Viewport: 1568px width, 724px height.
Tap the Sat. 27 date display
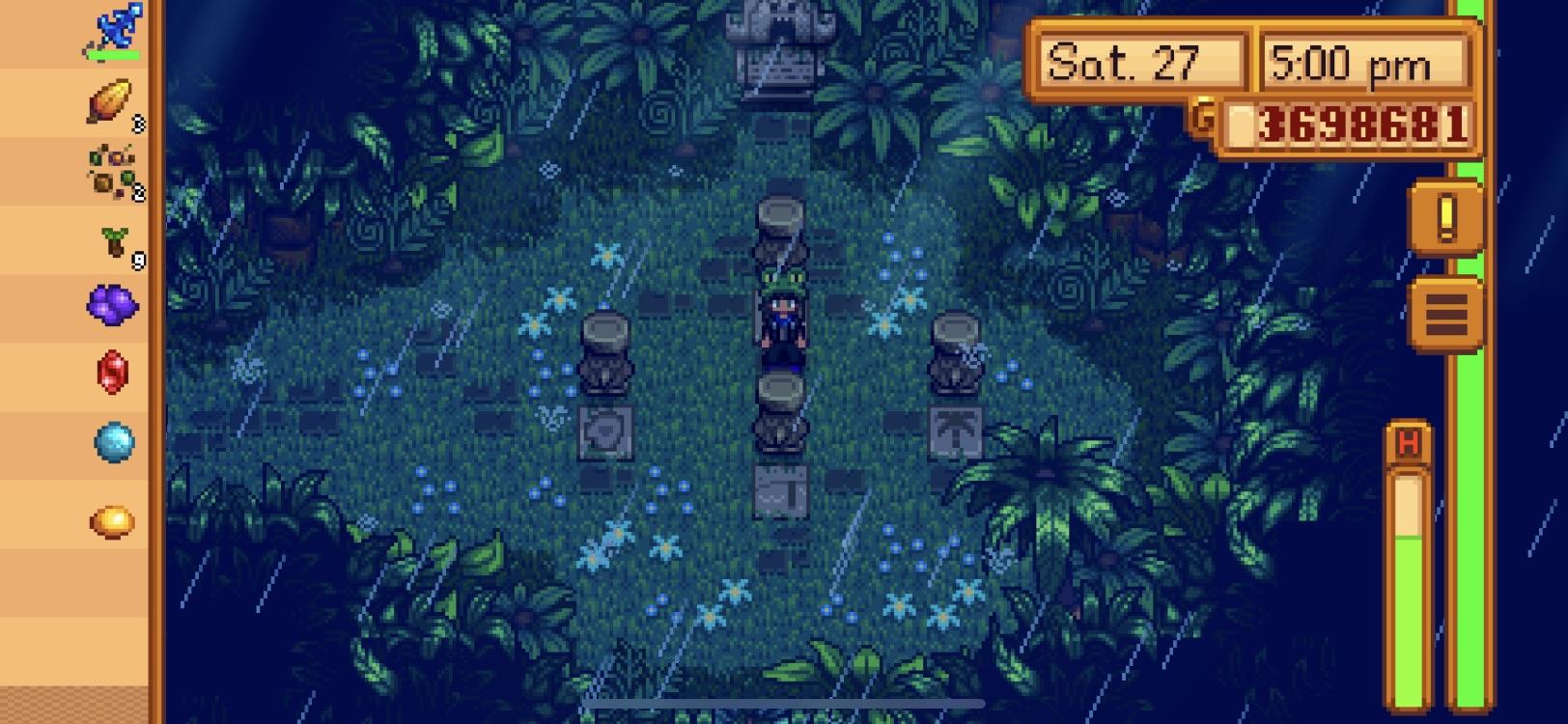(x=1139, y=60)
